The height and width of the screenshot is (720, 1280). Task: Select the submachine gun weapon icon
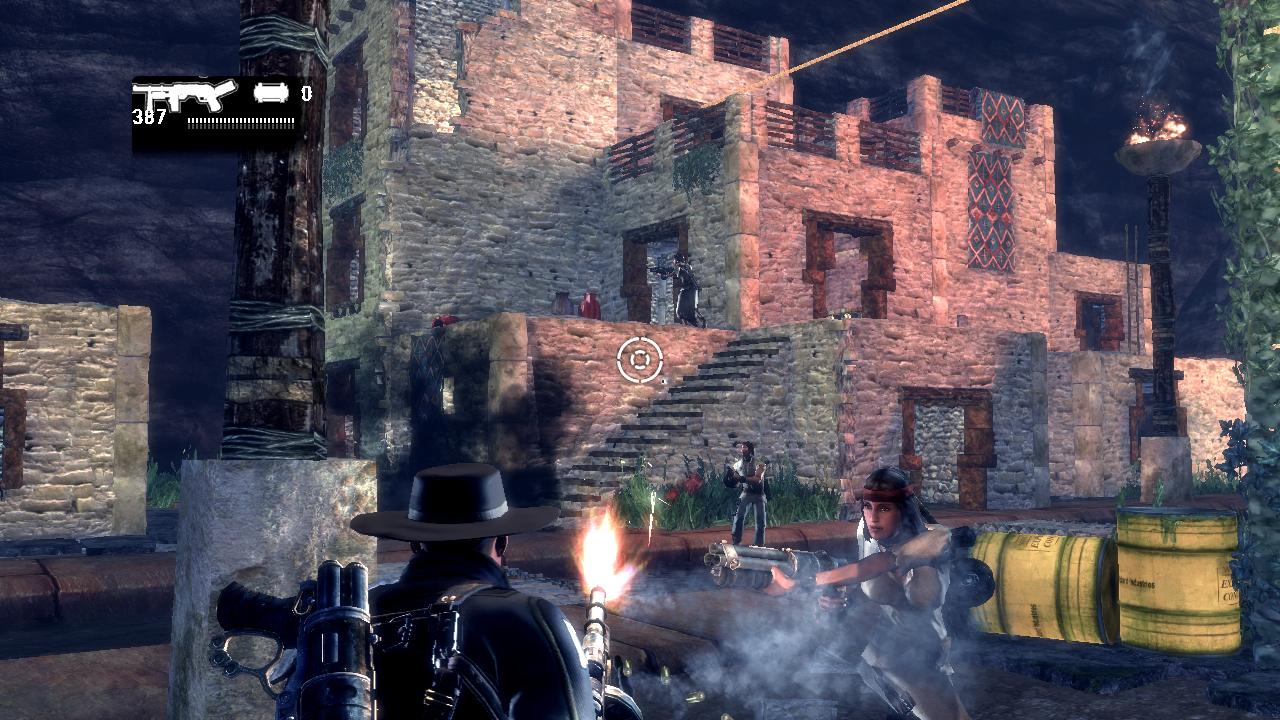(184, 97)
